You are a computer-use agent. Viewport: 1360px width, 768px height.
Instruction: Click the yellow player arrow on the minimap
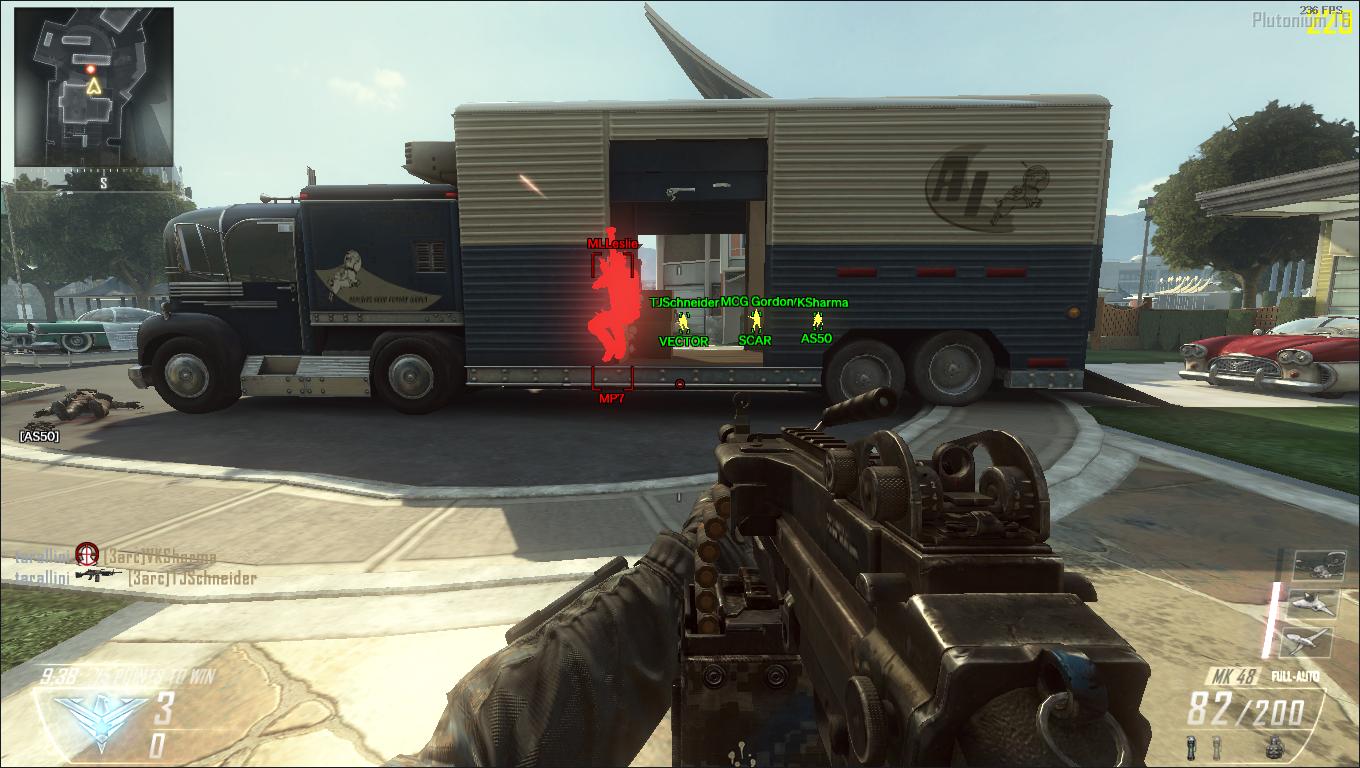pyautogui.click(x=94, y=87)
